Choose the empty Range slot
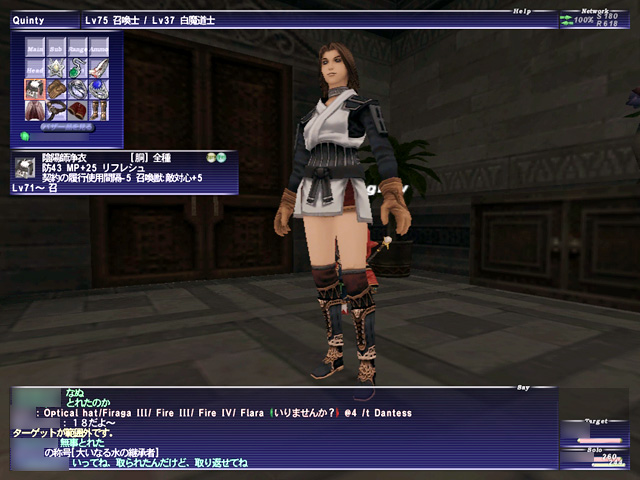Screen dimensions: 640x480 (x=78, y=47)
